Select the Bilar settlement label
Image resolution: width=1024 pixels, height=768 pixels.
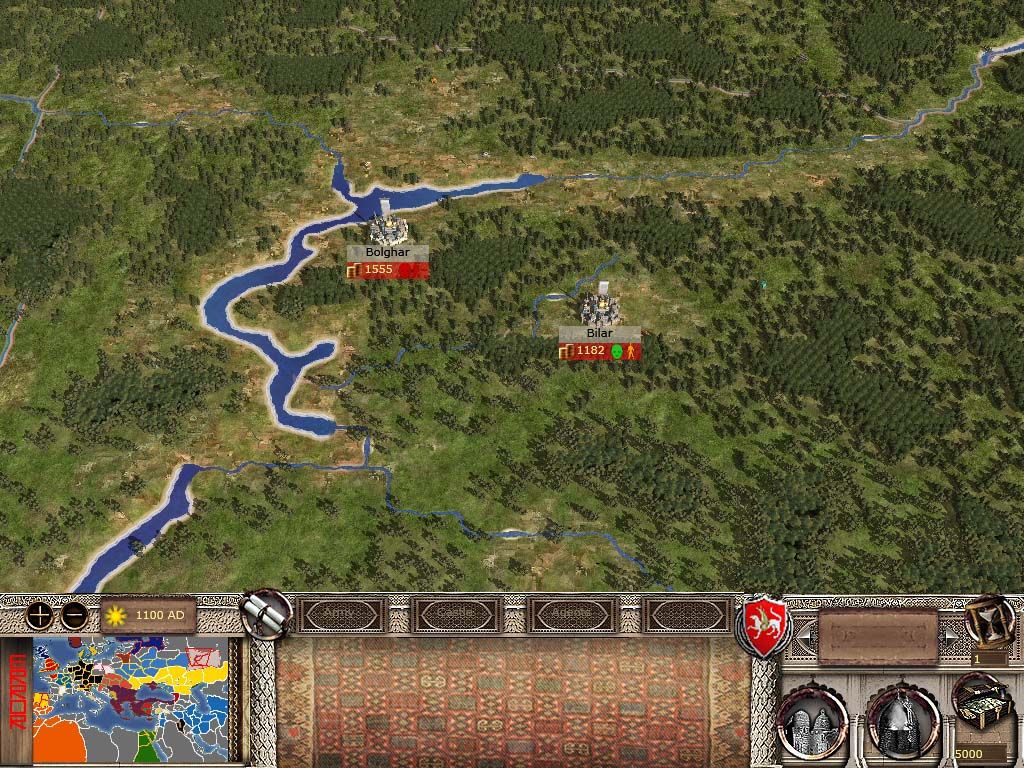click(x=600, y=333)
